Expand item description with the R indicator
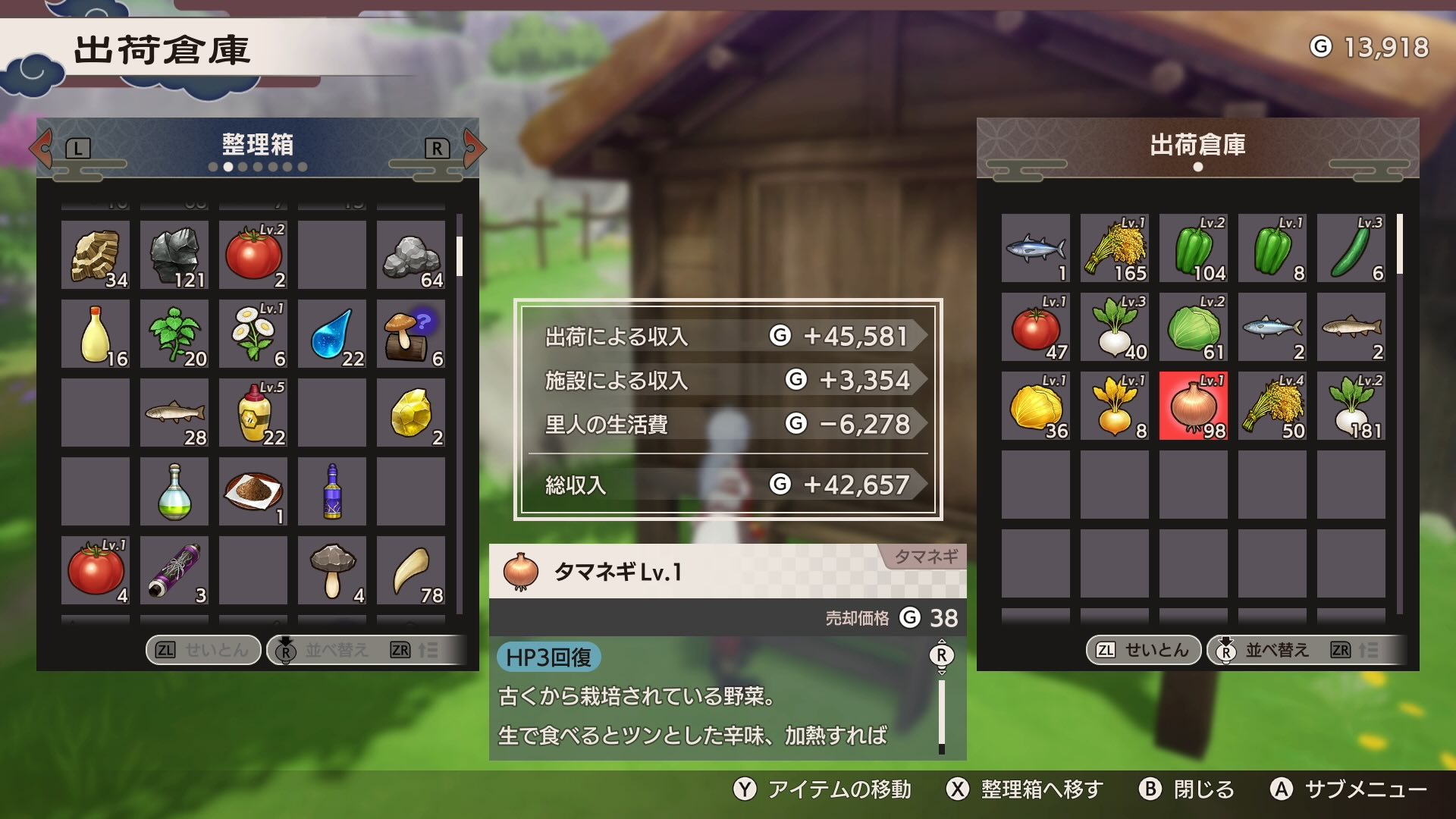 click(x=942, y=654)
